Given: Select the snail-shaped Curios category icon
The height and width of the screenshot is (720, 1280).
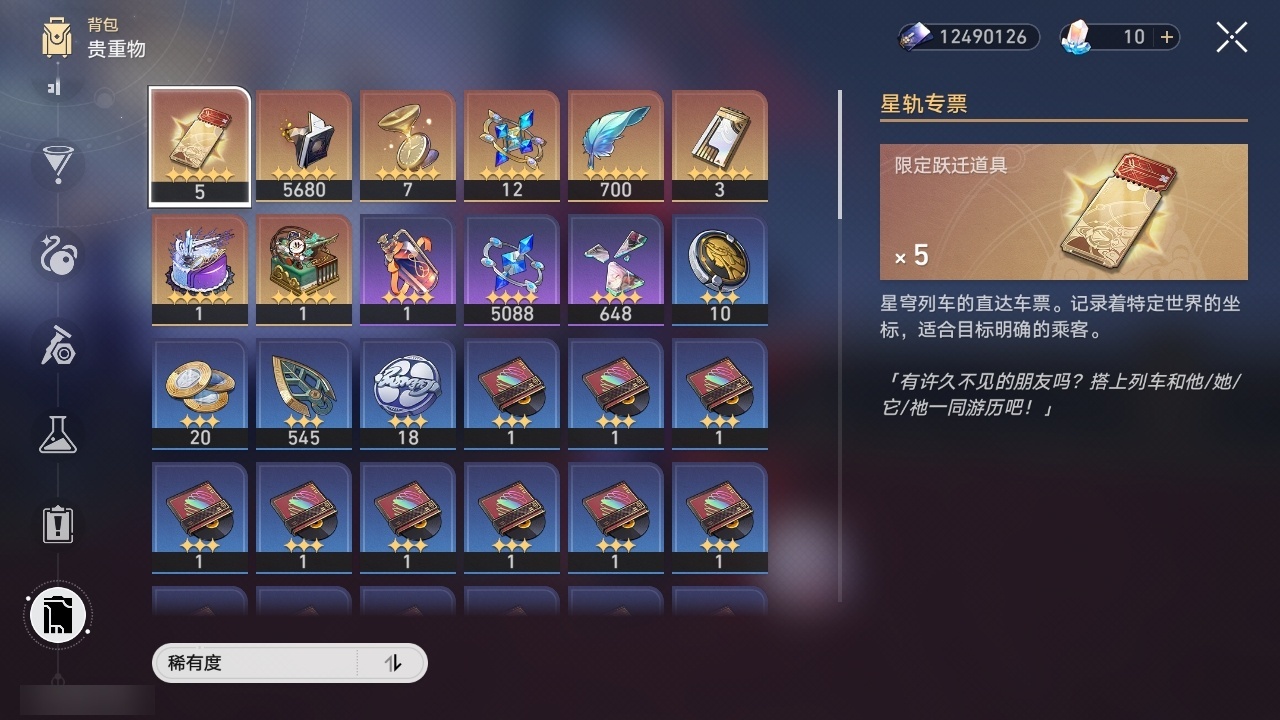Looking at the screenshot, I should click(x=57, y=256).
